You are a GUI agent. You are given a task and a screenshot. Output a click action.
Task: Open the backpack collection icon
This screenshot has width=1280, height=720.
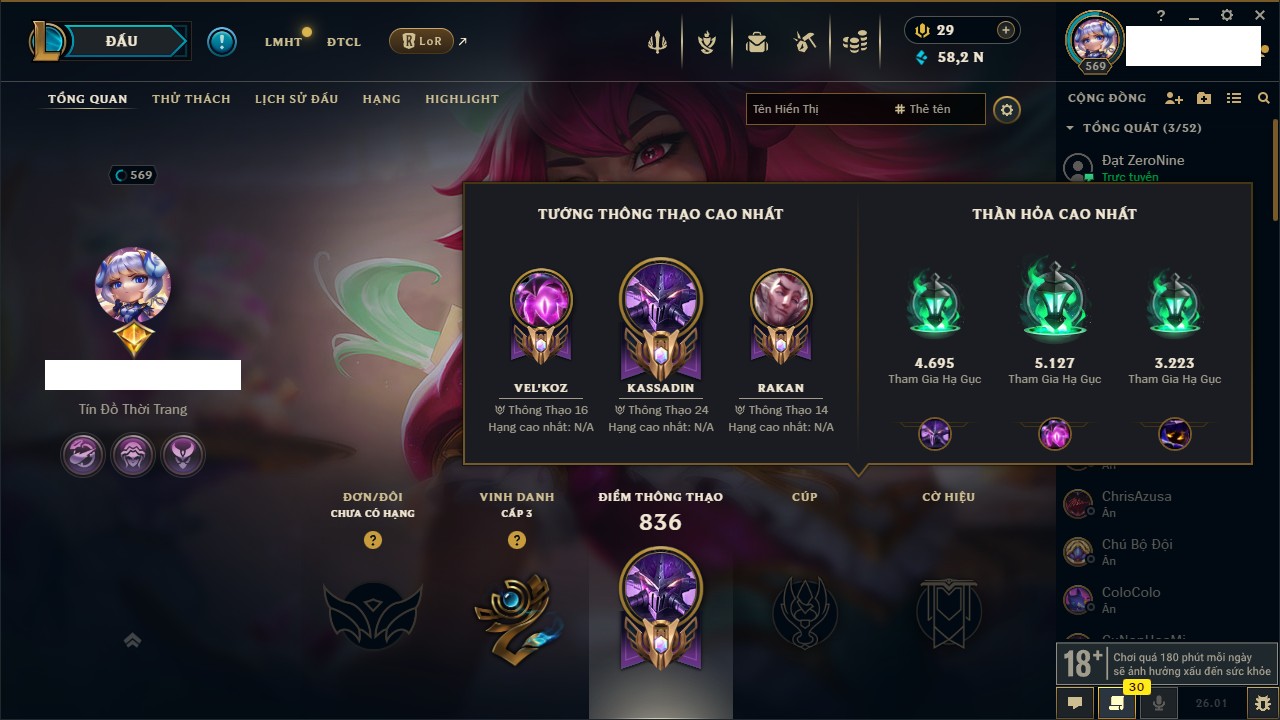click(x=757, y=42)
